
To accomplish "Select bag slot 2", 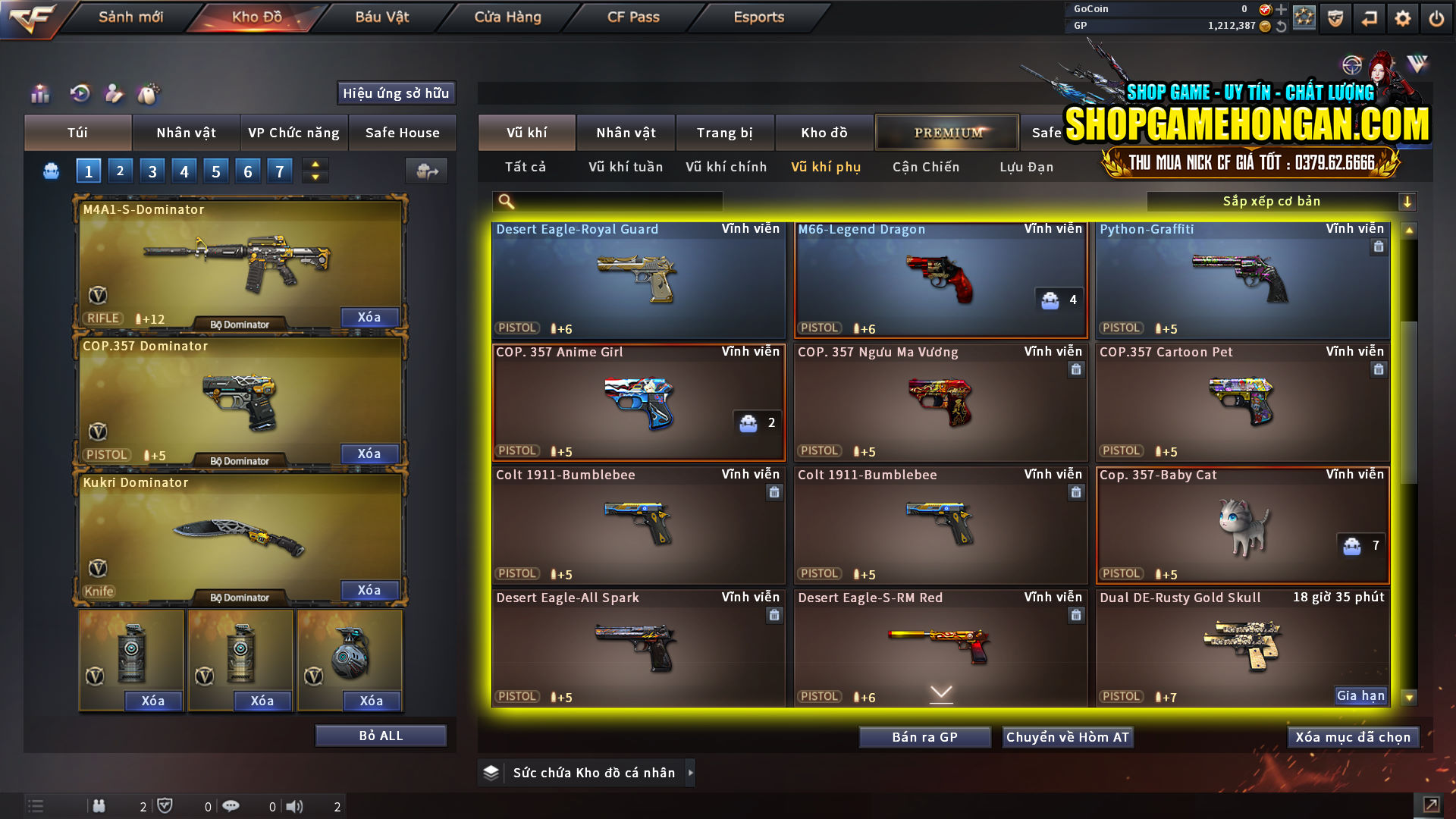I will click(120, 171).
